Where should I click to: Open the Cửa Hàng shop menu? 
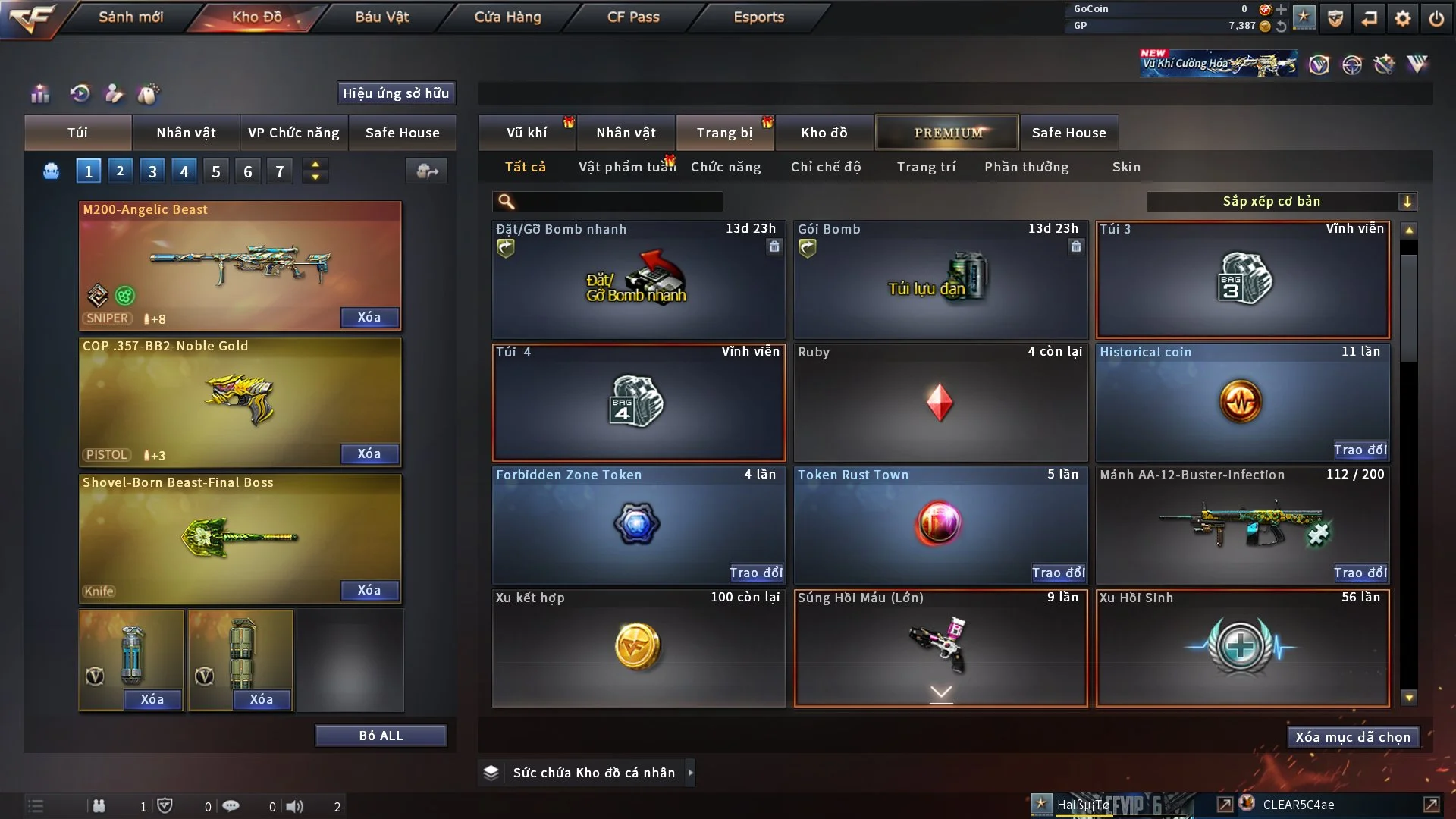pyautogui.click(x=507, y=17)
